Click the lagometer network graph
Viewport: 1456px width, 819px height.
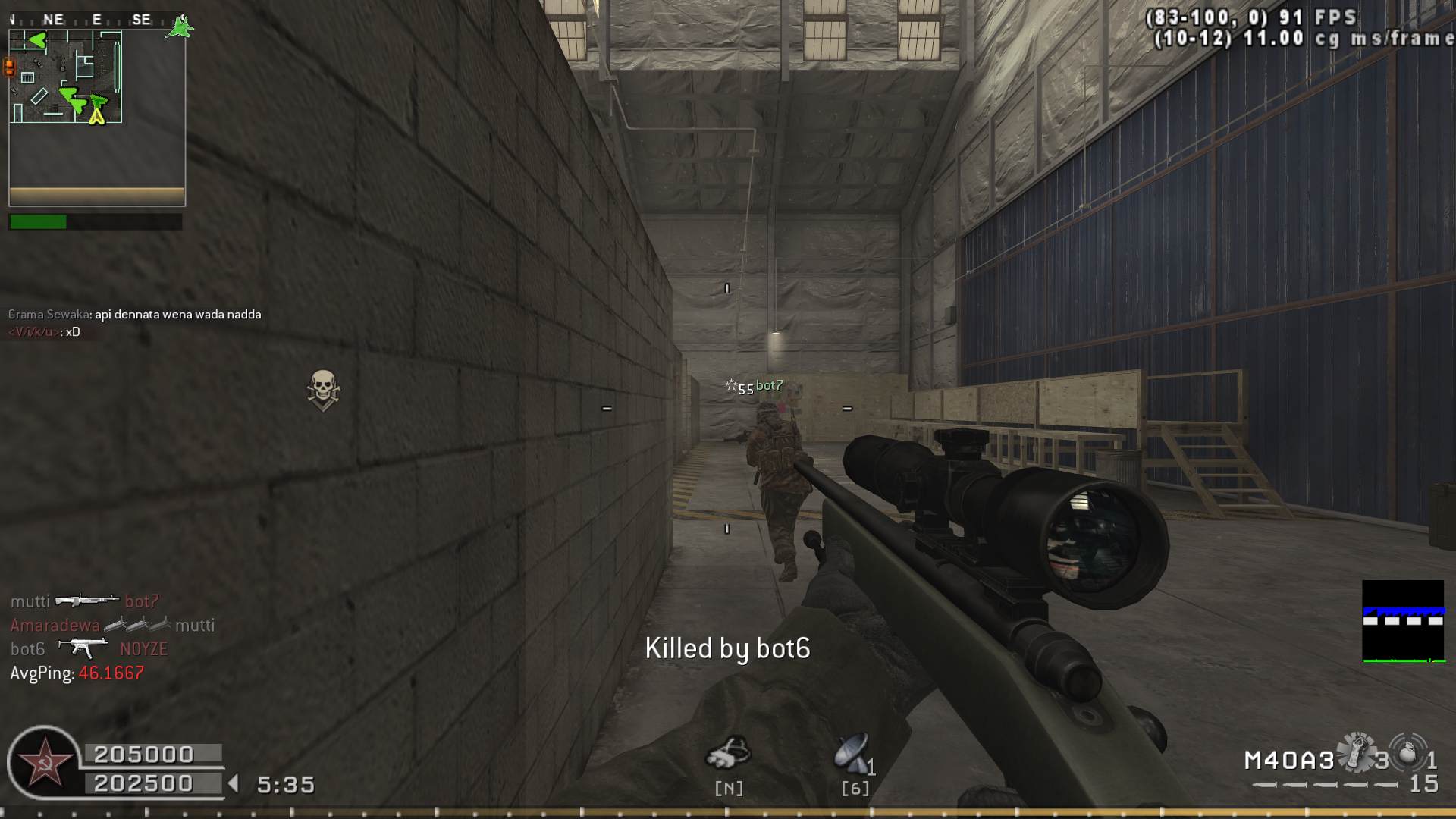click(x=1403, y=621)
